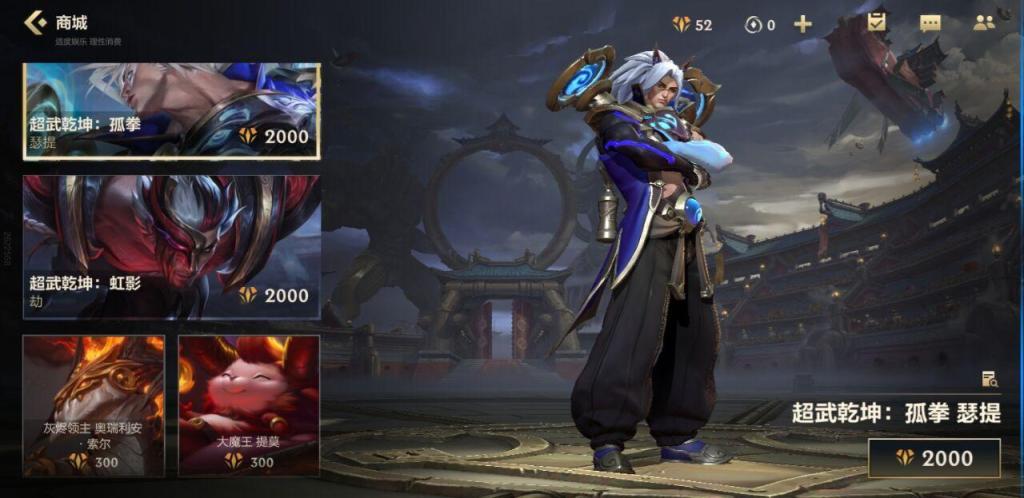Open the 灰烬领主 奥瑞利安·索尔 skin tile
Image resolution: width=1024 pixels, height=498 pixels.
coord(94,405)
